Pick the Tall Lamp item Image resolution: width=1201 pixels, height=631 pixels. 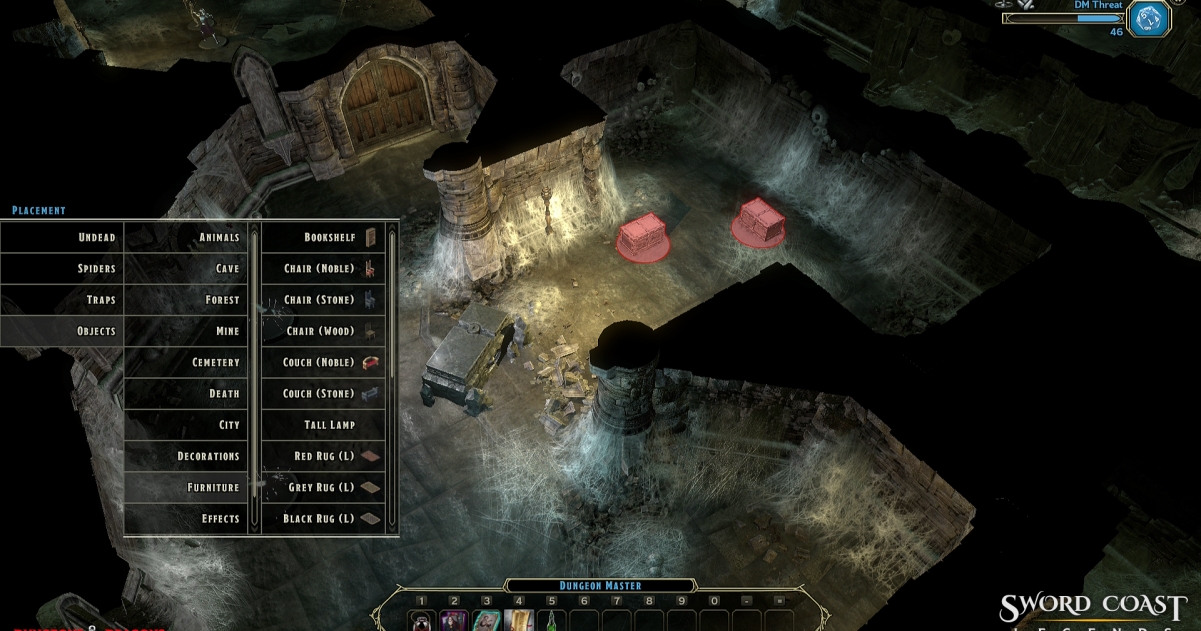point(323,425)
